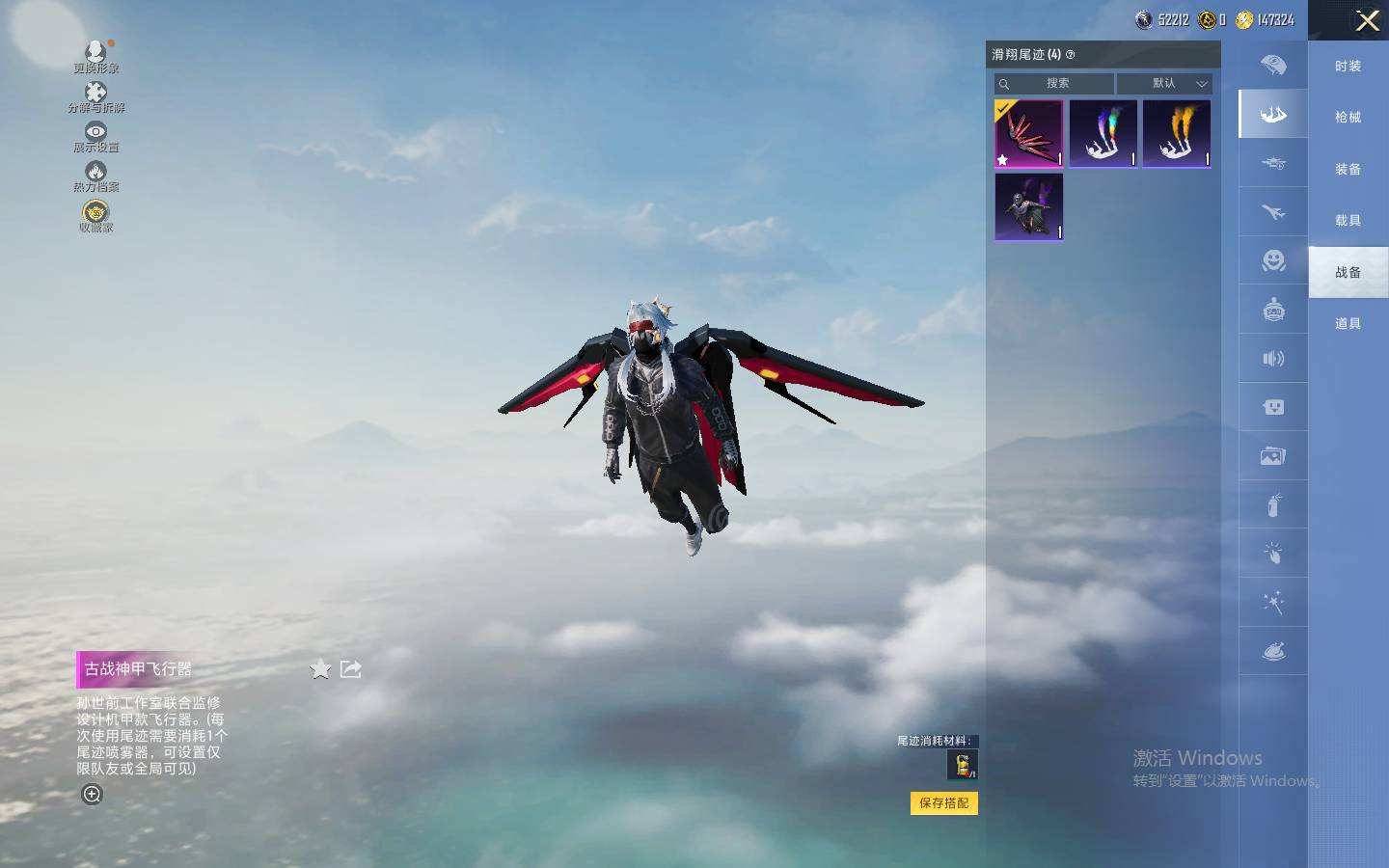Open the 道具 category tab

click(1348, 324)
